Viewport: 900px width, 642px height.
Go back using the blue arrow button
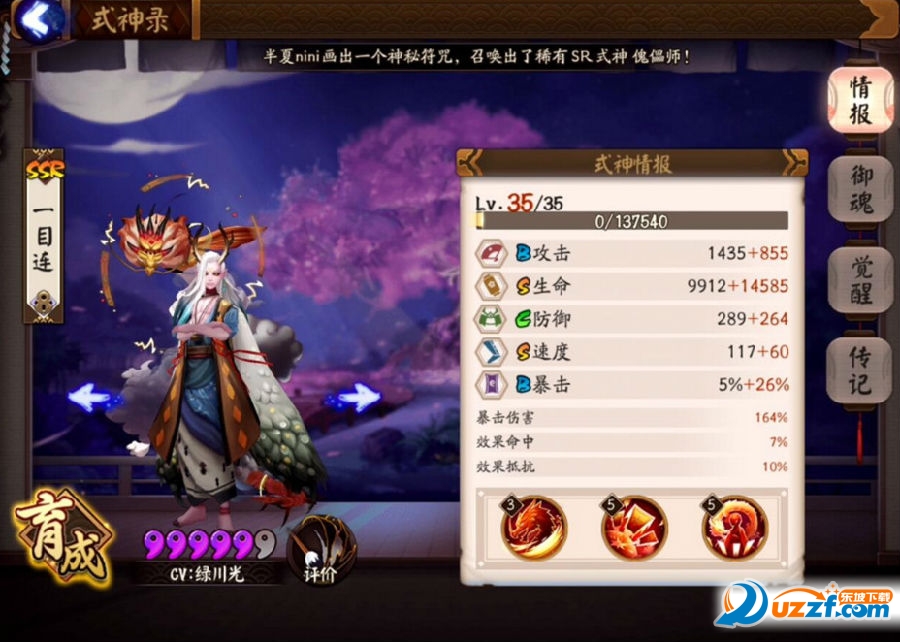coord(36,18)
